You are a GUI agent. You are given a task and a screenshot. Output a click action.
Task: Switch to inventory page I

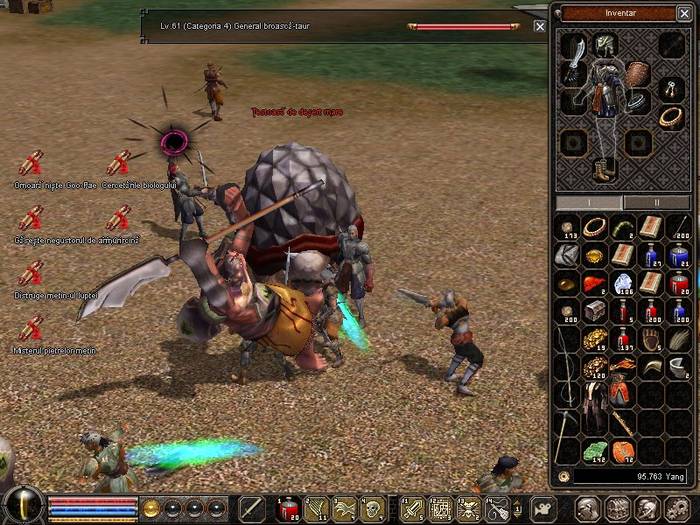tap(589, 202)
